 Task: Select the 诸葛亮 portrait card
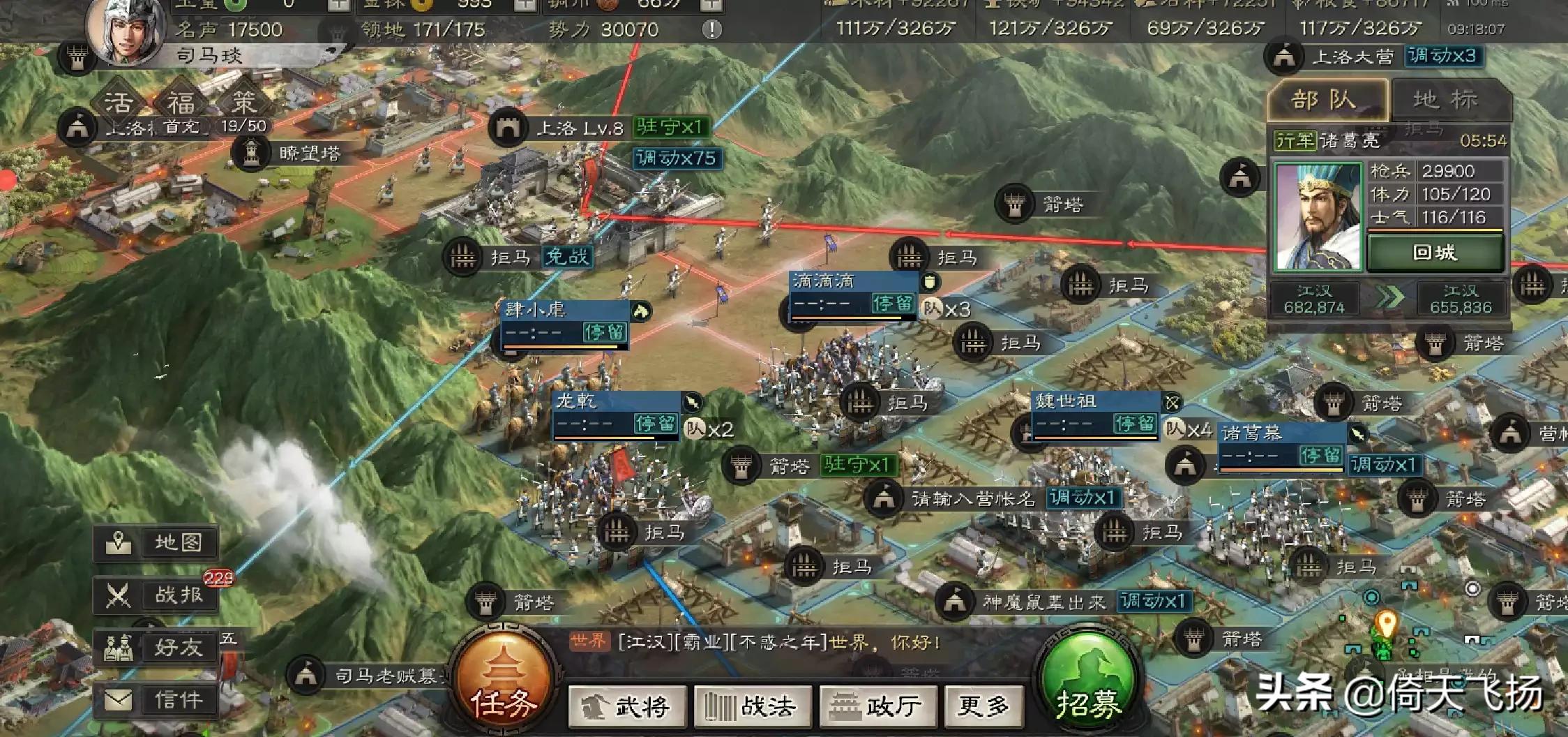coord(1318,216)
